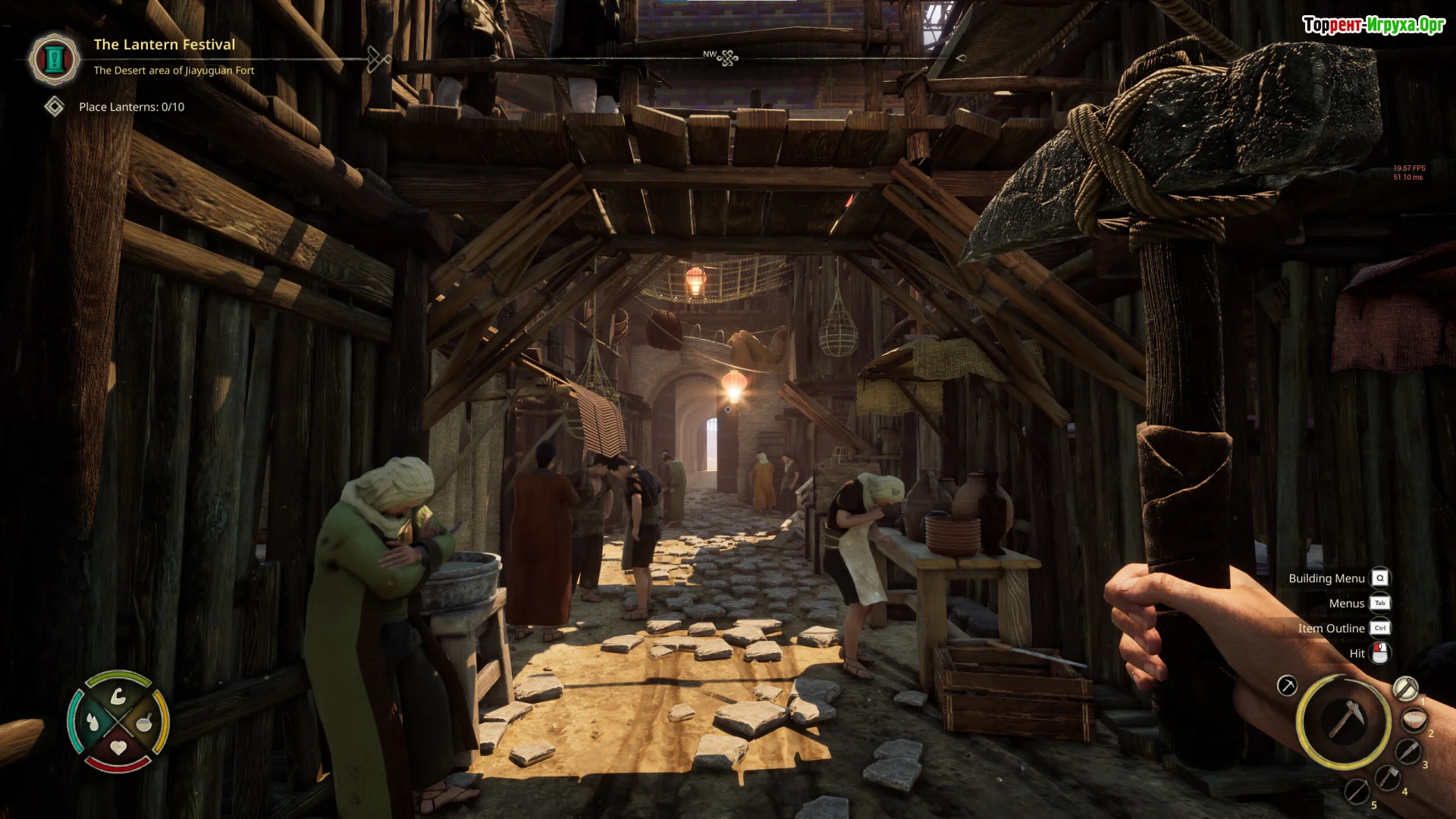Image resolution: width=1456 pixels, height=819 pixels.
Task: Open the Lantern Festival quest title
Action: pyautogui.click(x=164, y=45)
